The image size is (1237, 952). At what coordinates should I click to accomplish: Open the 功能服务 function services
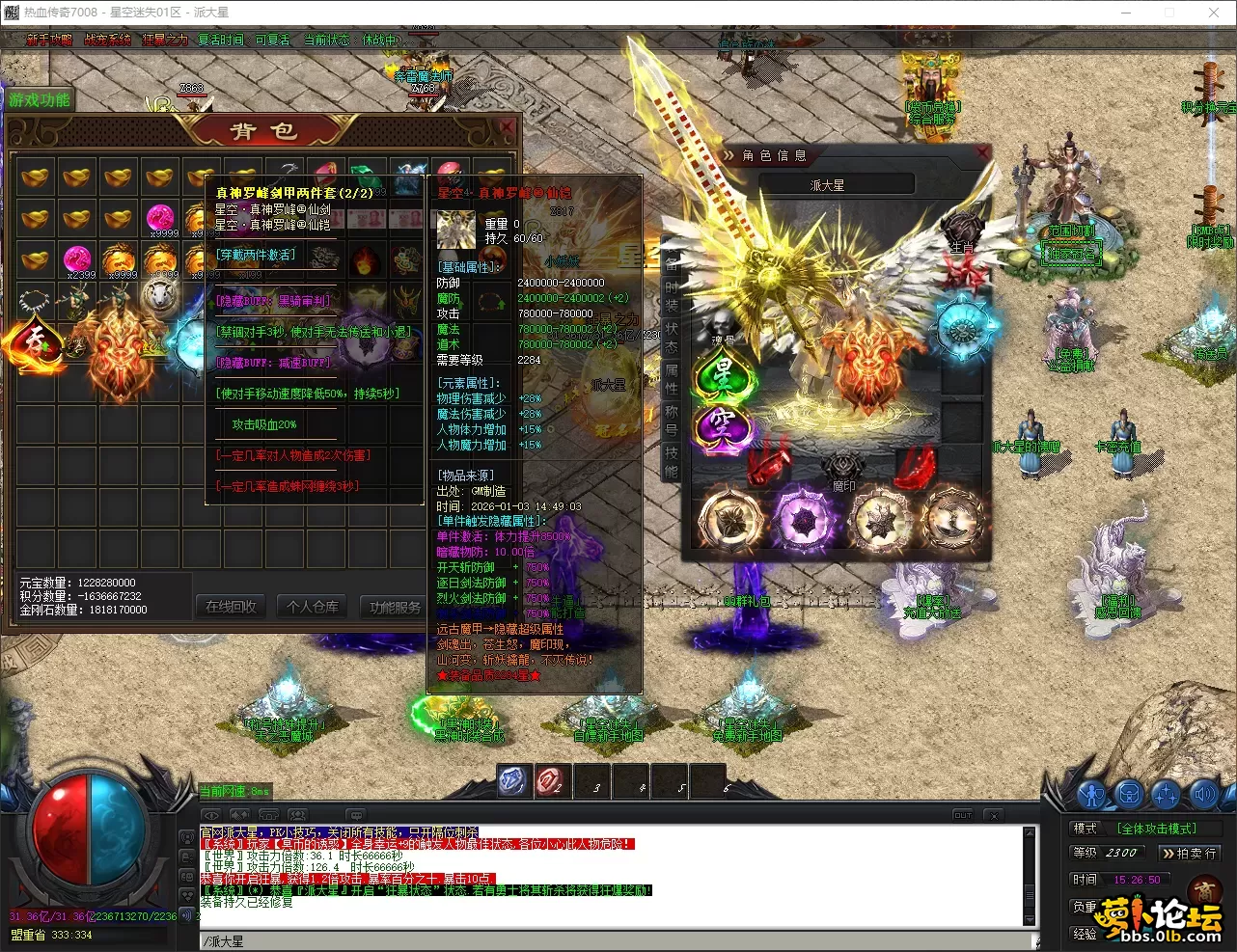pyautogui.click(x=396, y=607)
